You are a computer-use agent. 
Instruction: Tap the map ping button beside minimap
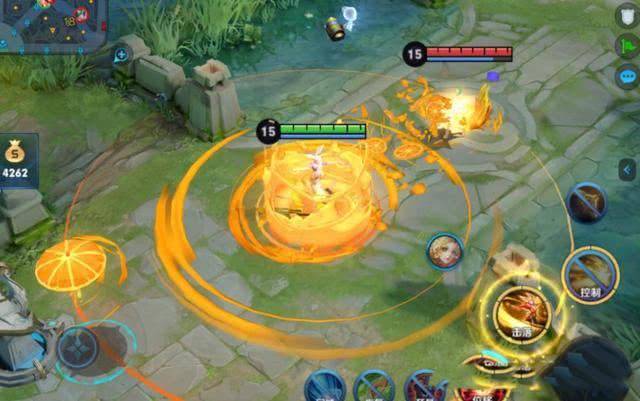coord(121,54)
